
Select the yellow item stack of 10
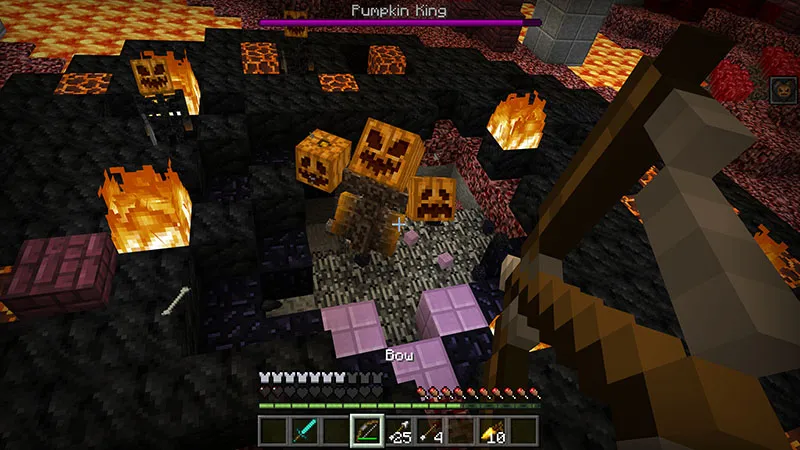pos(492,431)
